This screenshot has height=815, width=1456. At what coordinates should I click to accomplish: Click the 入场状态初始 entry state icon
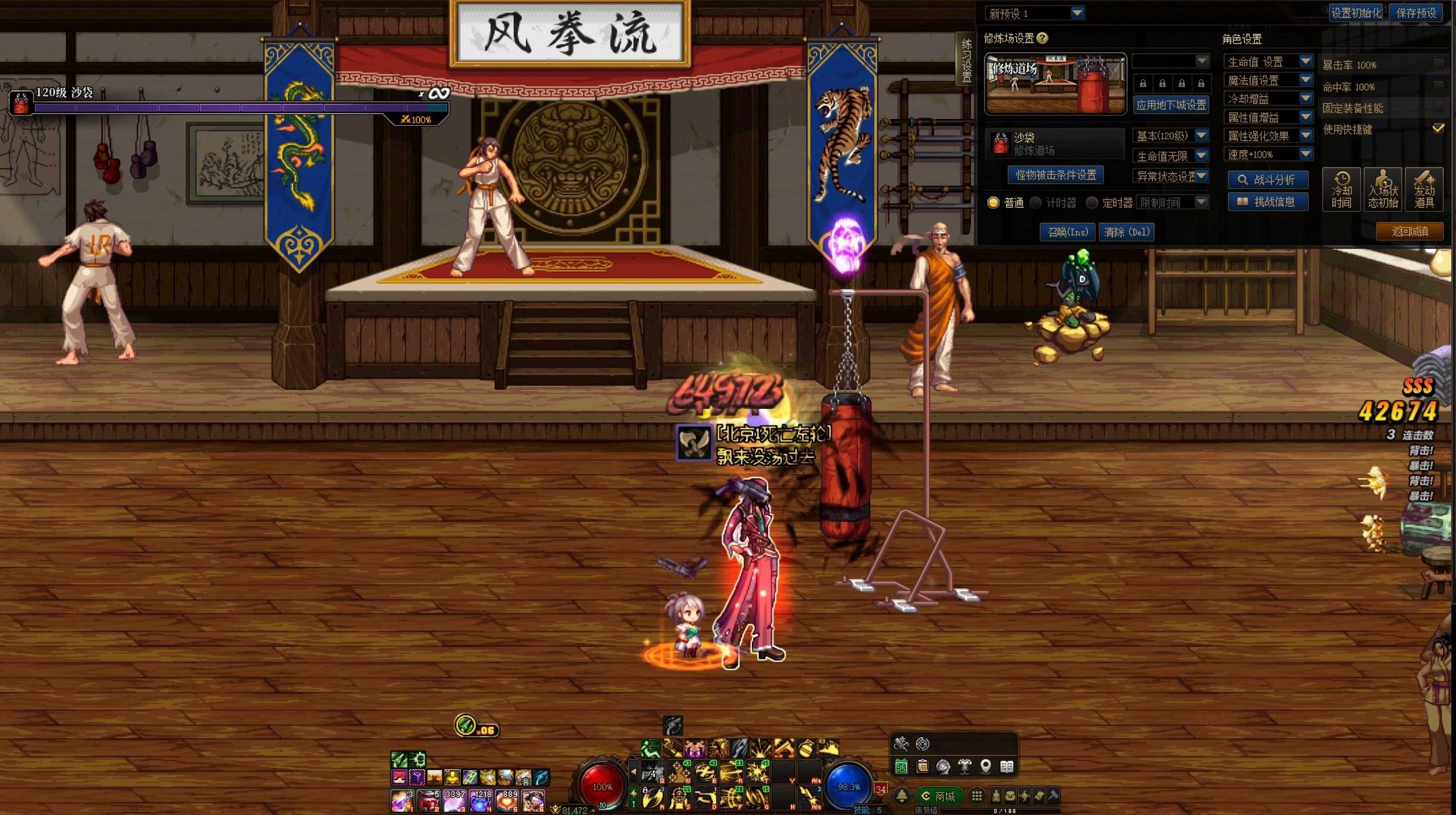(1383, 189)
